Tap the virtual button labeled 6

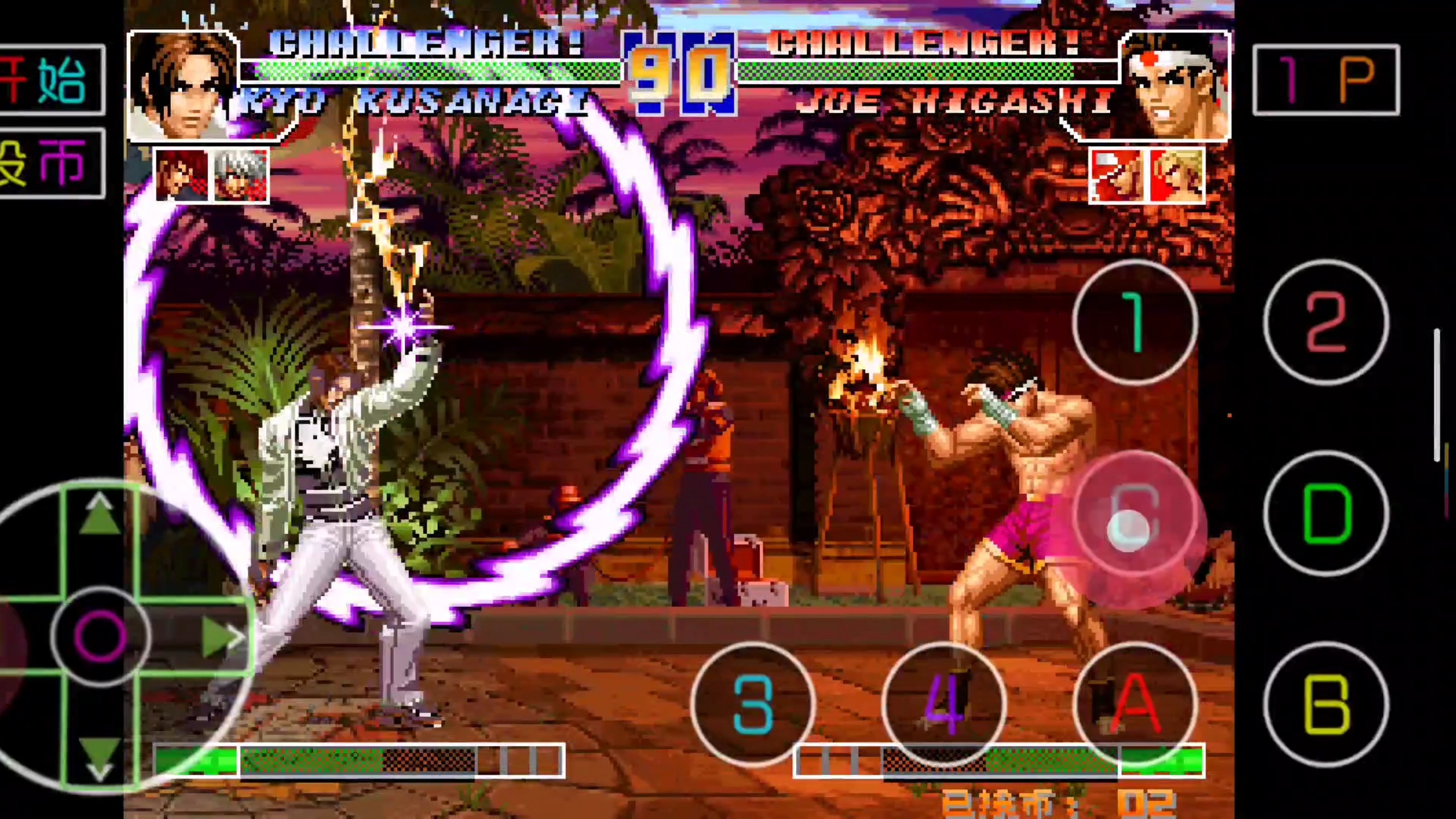tap(1135, 514)
